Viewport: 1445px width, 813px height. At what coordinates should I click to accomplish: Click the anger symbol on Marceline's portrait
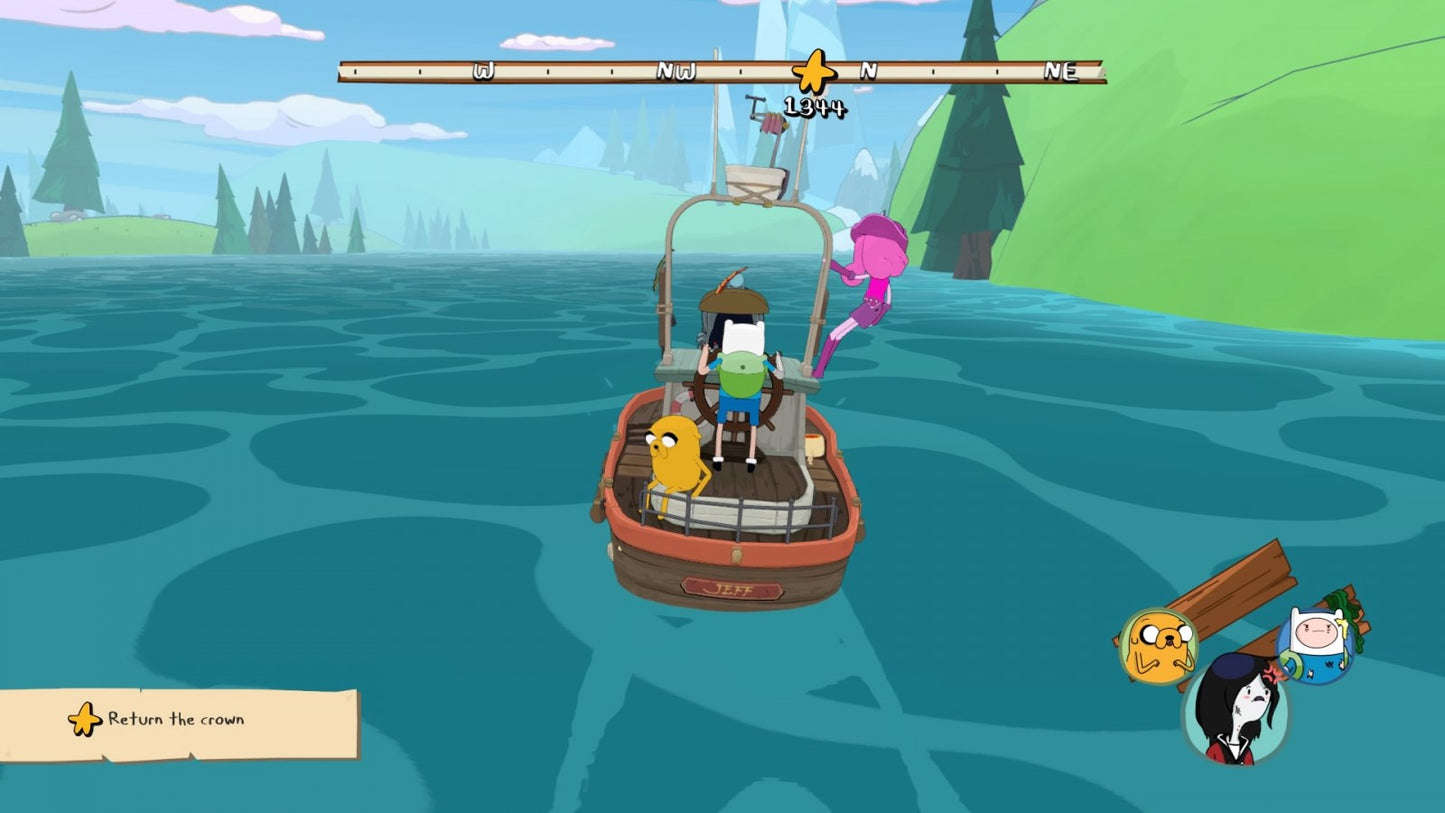click(x=1274, y=673)
